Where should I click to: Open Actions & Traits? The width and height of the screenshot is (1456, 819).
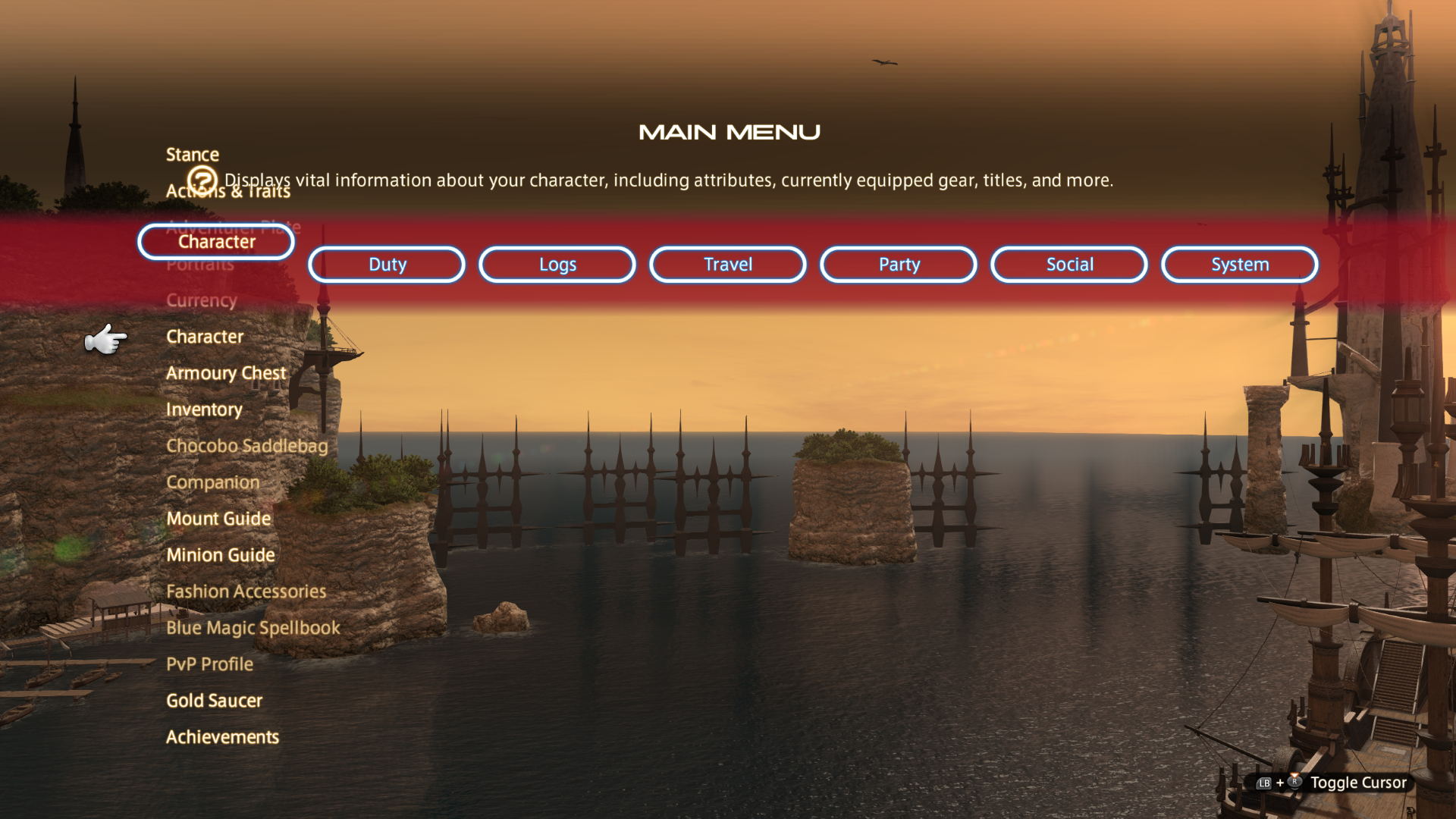227,190
